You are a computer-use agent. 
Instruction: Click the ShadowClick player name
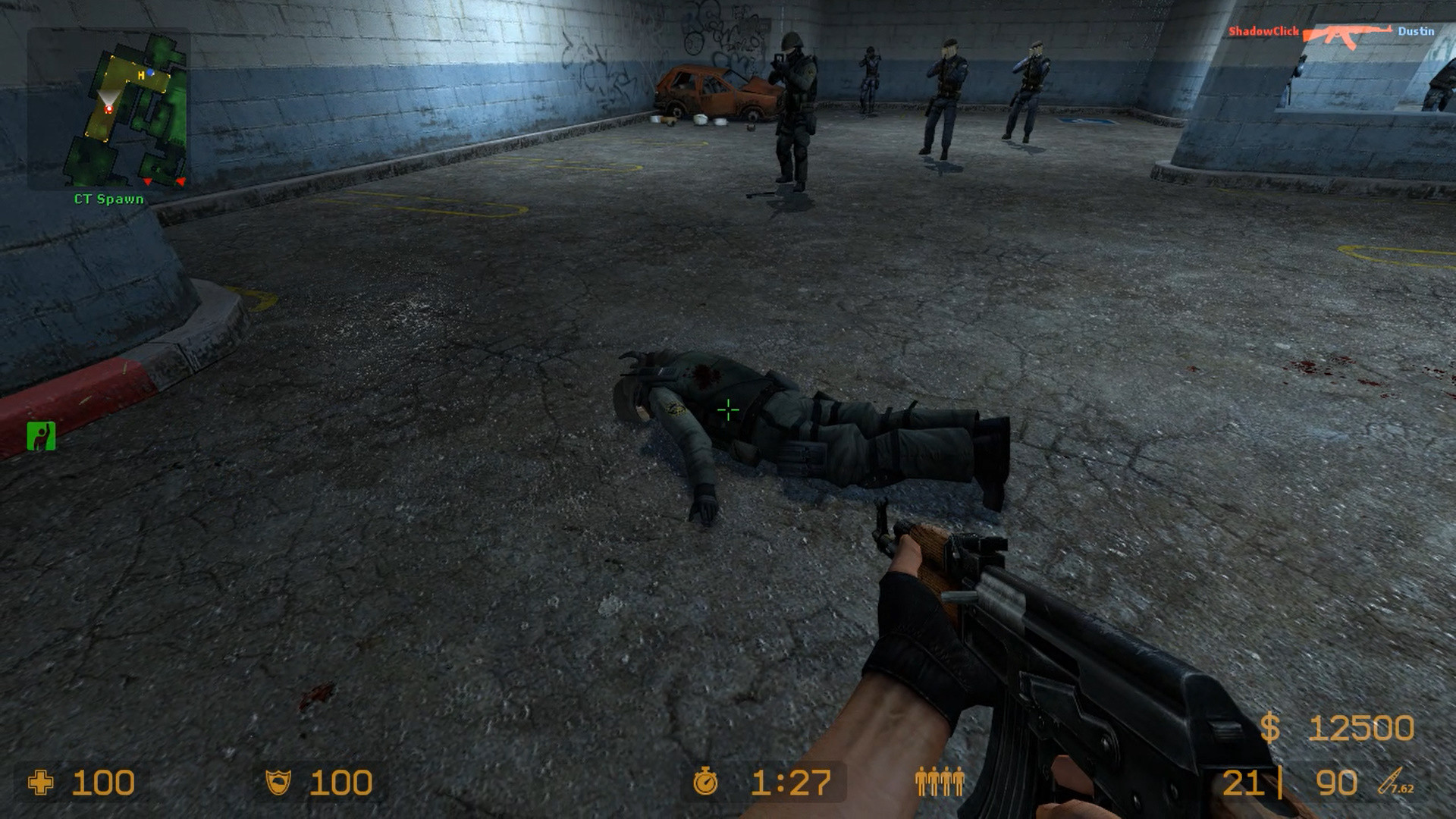(1264, 32)
